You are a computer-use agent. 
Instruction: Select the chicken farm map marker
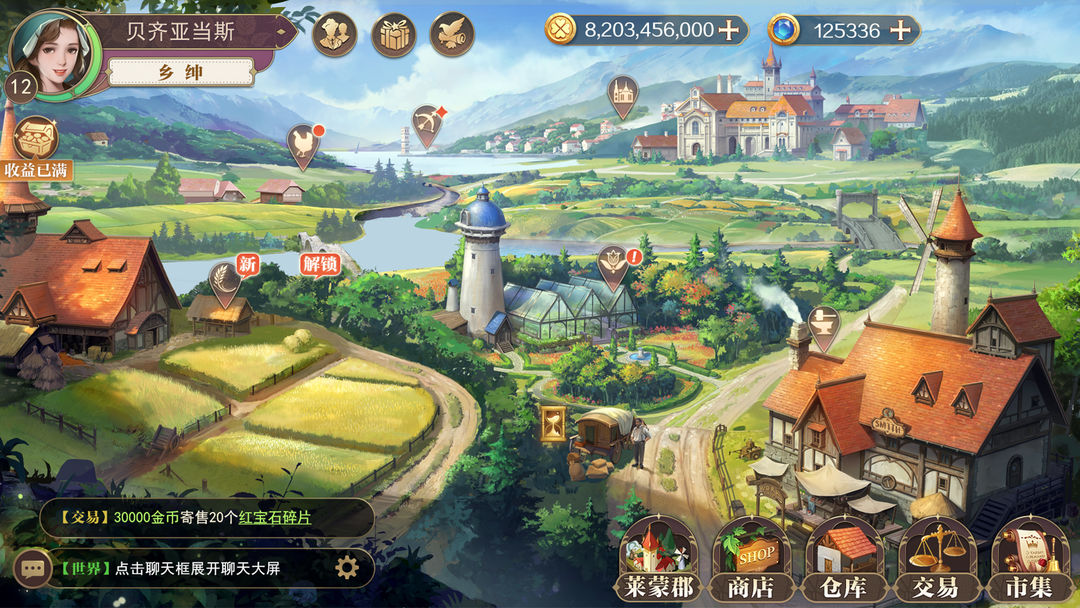pos(302,144)
